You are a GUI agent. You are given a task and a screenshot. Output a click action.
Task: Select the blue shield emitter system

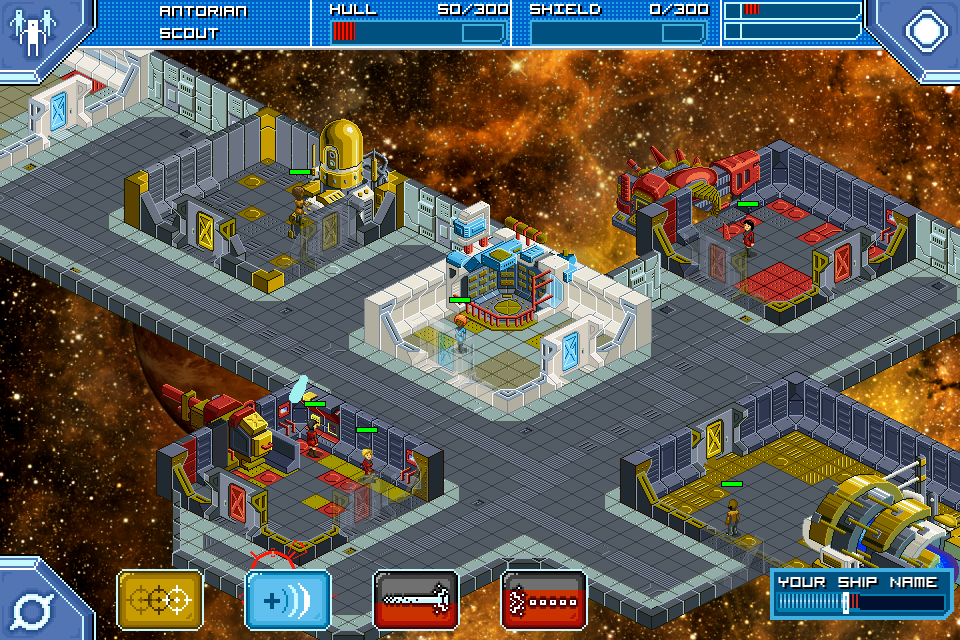(288, 600)
